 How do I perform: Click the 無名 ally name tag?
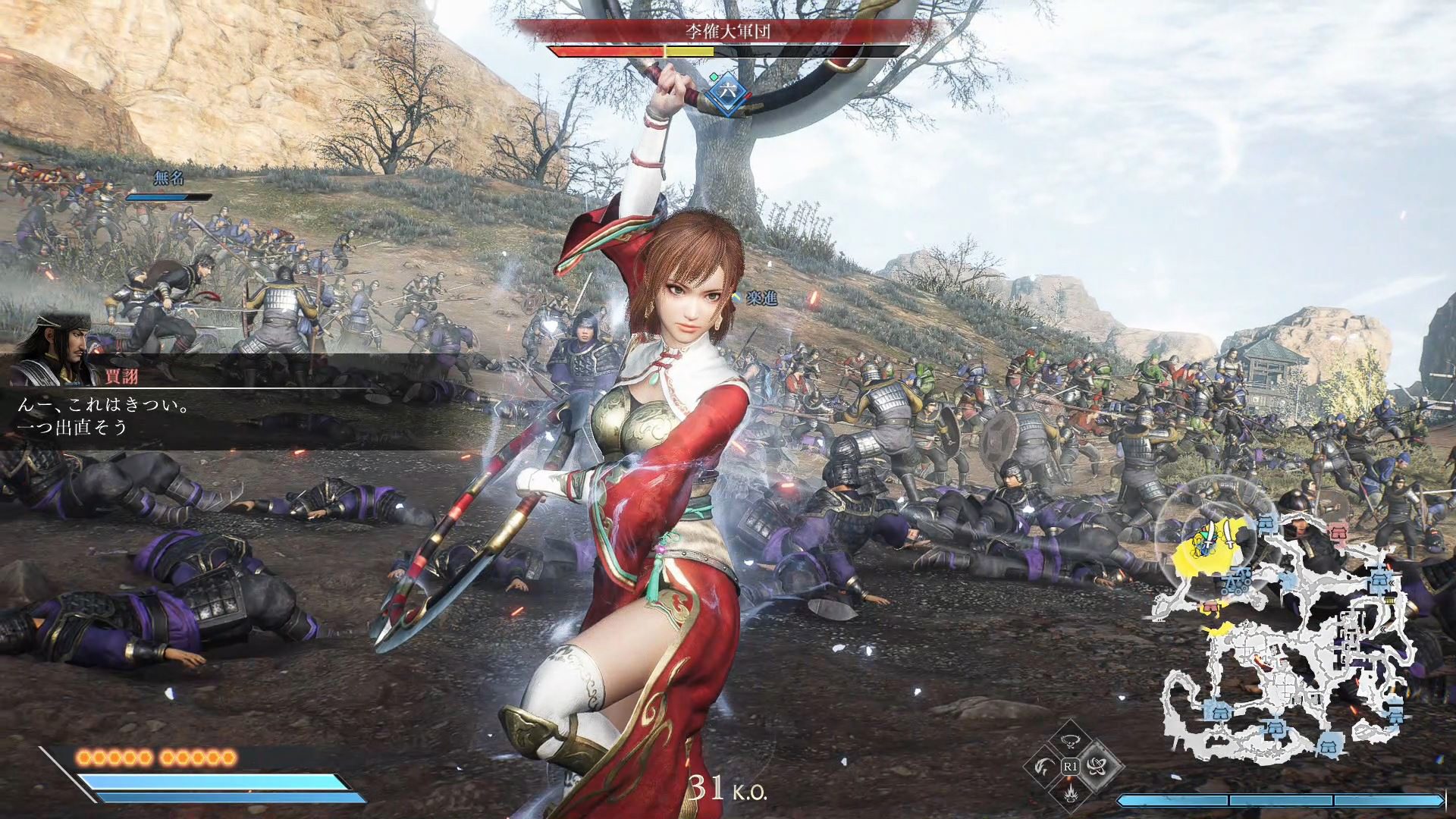click(168, 178)
